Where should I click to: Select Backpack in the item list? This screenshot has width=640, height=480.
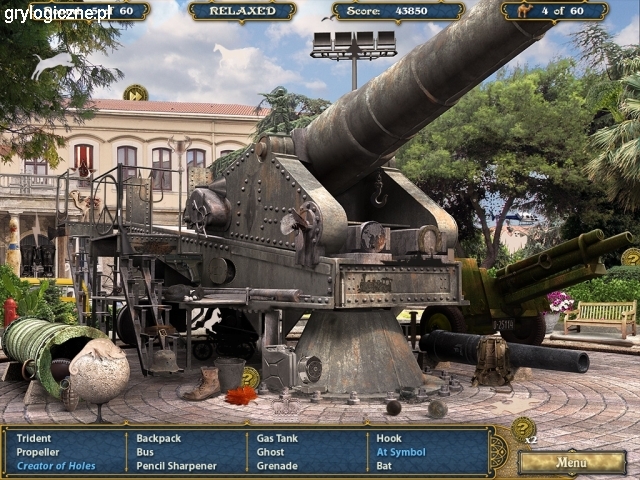[x=159, y=438]
